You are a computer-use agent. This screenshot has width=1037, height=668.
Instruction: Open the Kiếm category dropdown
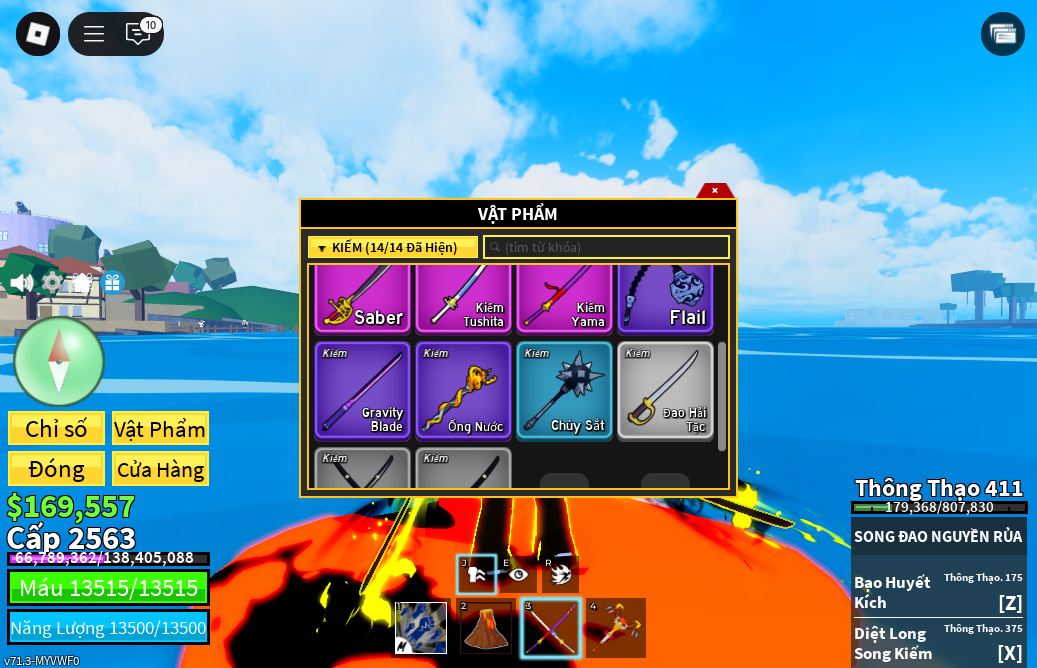coord(392,247)
